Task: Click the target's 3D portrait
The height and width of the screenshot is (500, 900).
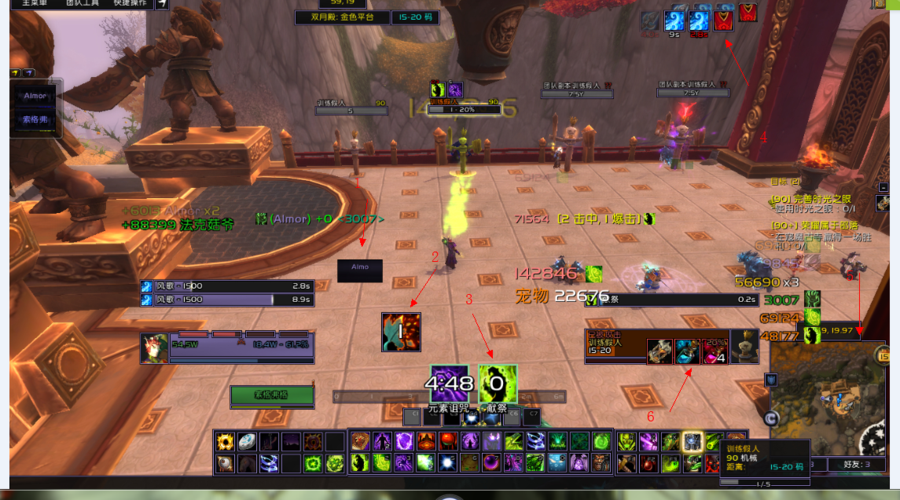Action: [x=741, y=345]
